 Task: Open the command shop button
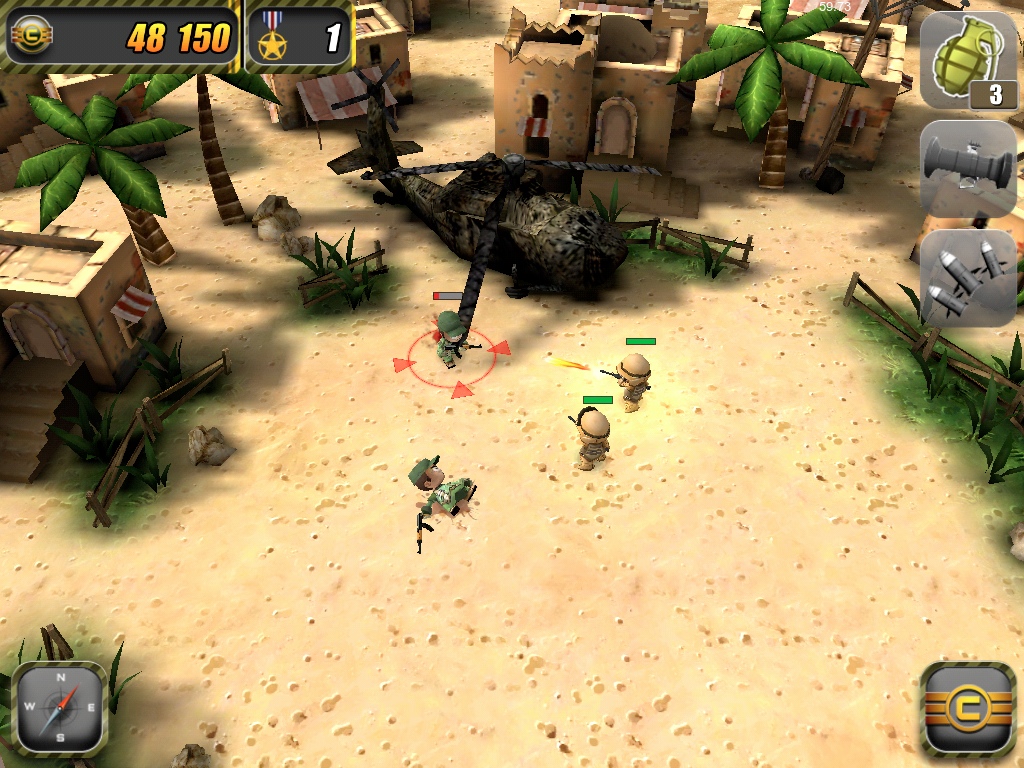[967, 707]
